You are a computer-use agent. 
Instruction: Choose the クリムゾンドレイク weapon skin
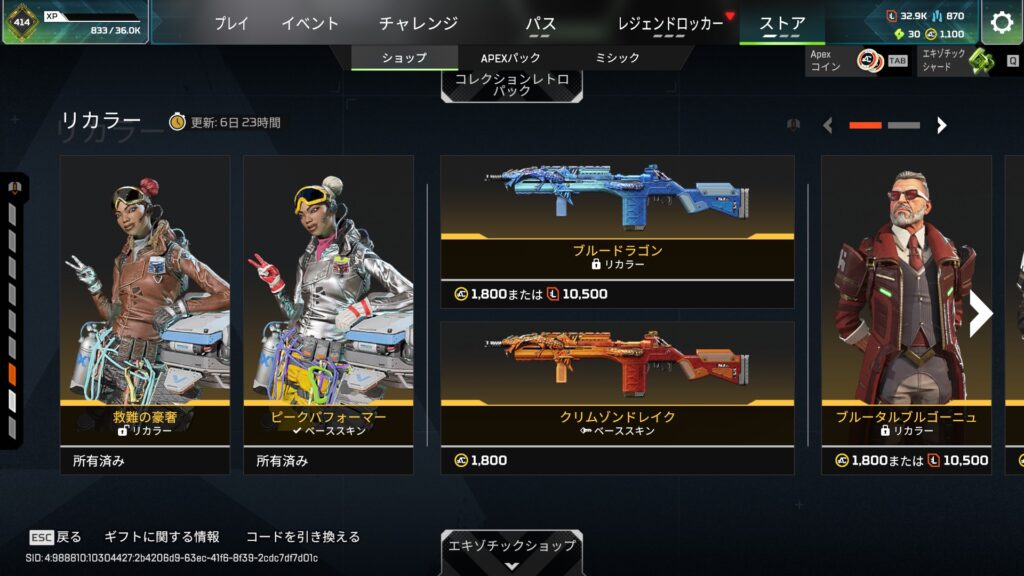tap(617, 397)
